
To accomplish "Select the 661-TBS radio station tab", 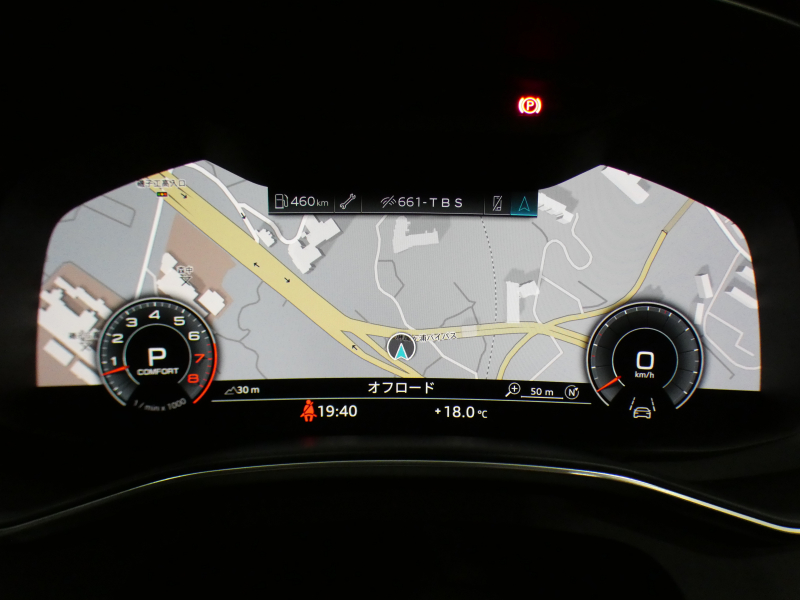I will point(422,202).
